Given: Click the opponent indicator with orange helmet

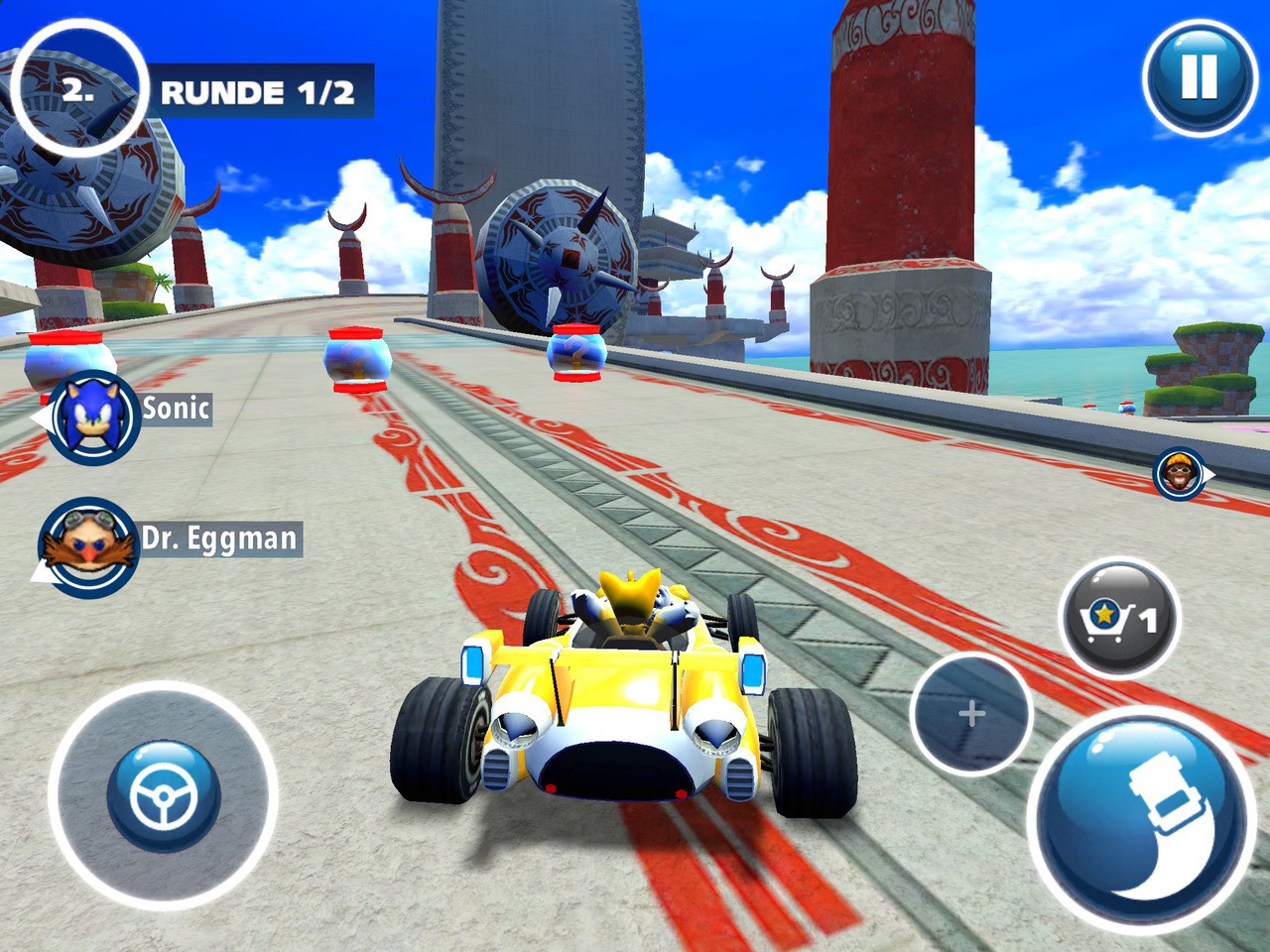Looking at the screenshot, I should (1179, 473).
